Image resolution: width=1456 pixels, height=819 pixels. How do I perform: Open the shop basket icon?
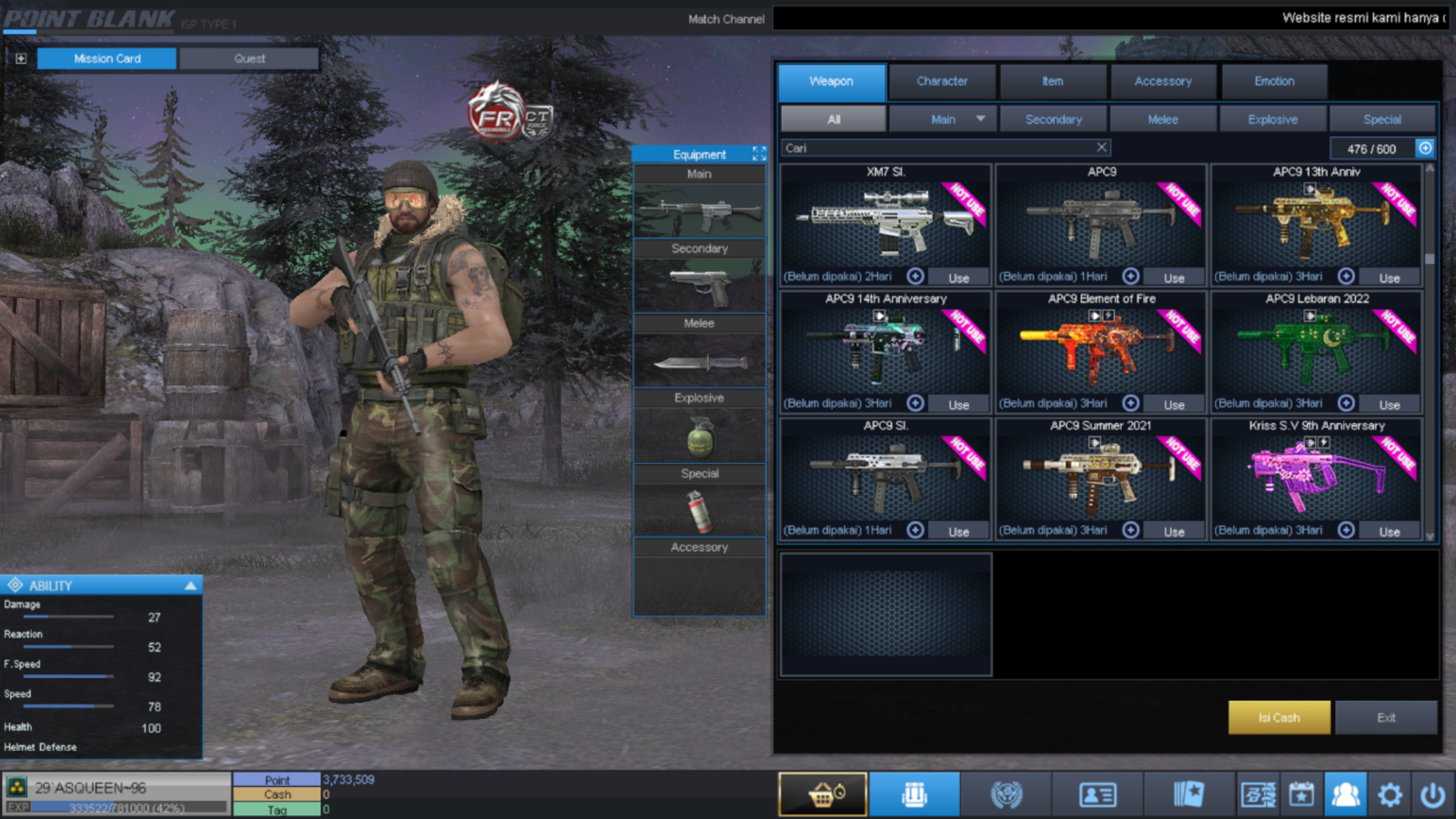823,794
